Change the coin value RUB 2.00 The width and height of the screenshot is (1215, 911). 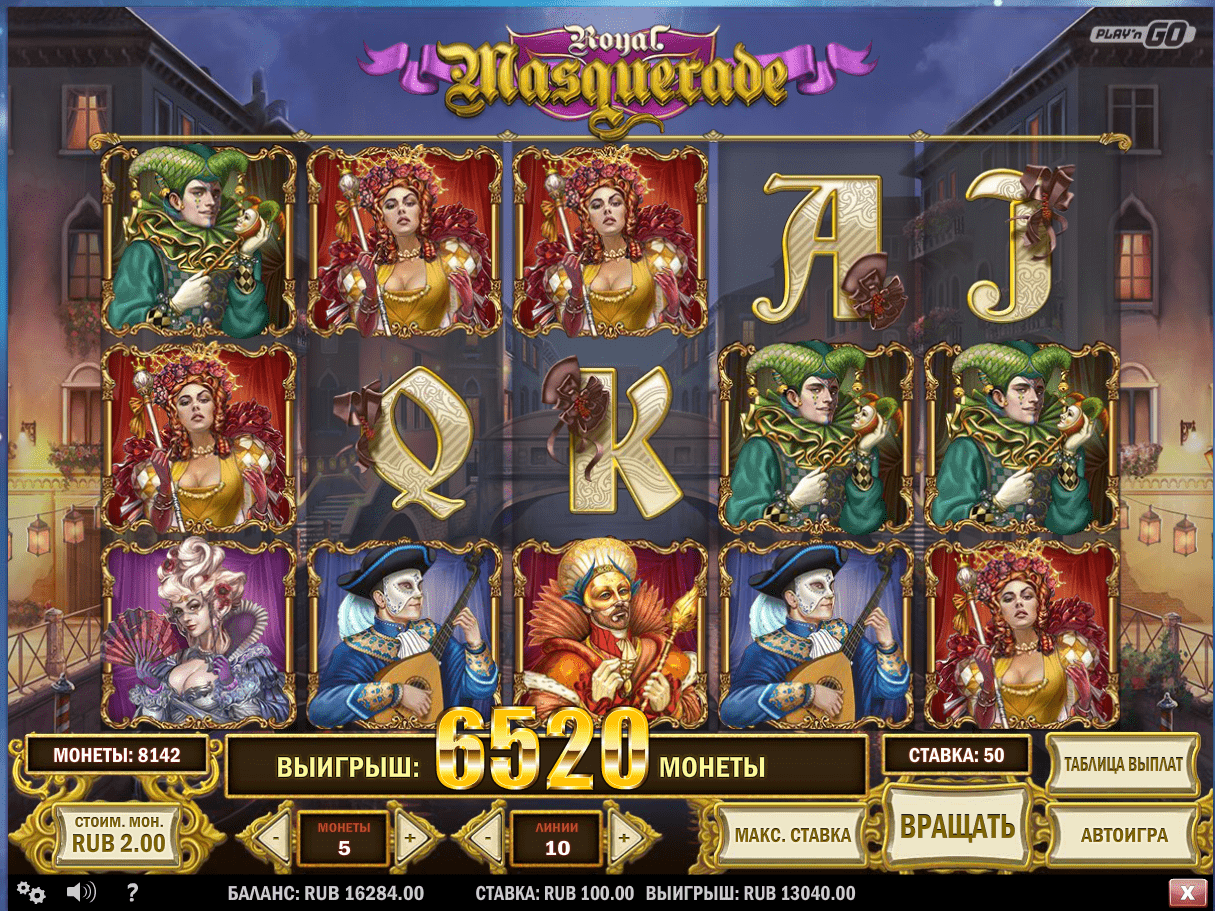[119, 833]
